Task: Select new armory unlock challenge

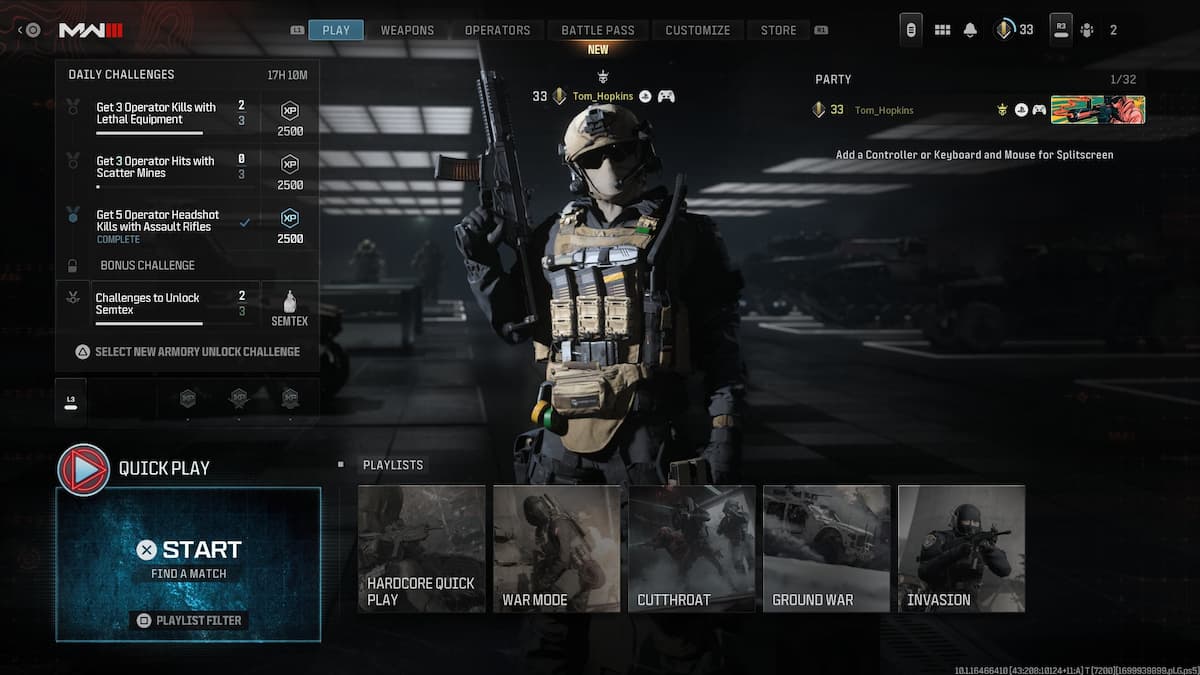Action: (x=188, y=352)
